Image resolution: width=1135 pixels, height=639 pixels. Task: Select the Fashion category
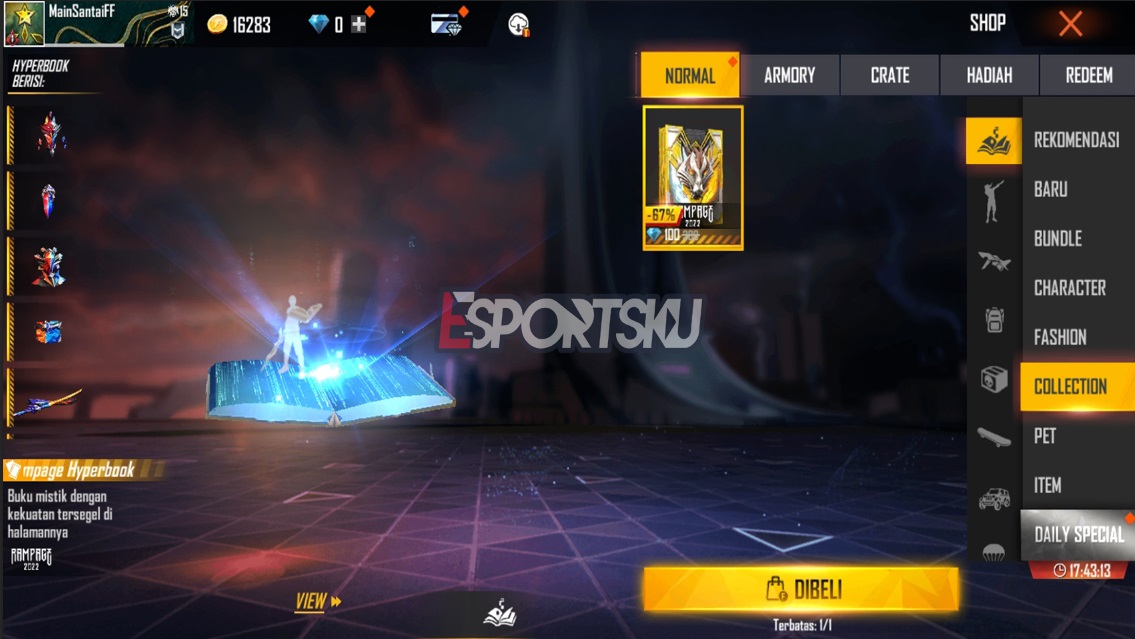[x=1060, y=337]
